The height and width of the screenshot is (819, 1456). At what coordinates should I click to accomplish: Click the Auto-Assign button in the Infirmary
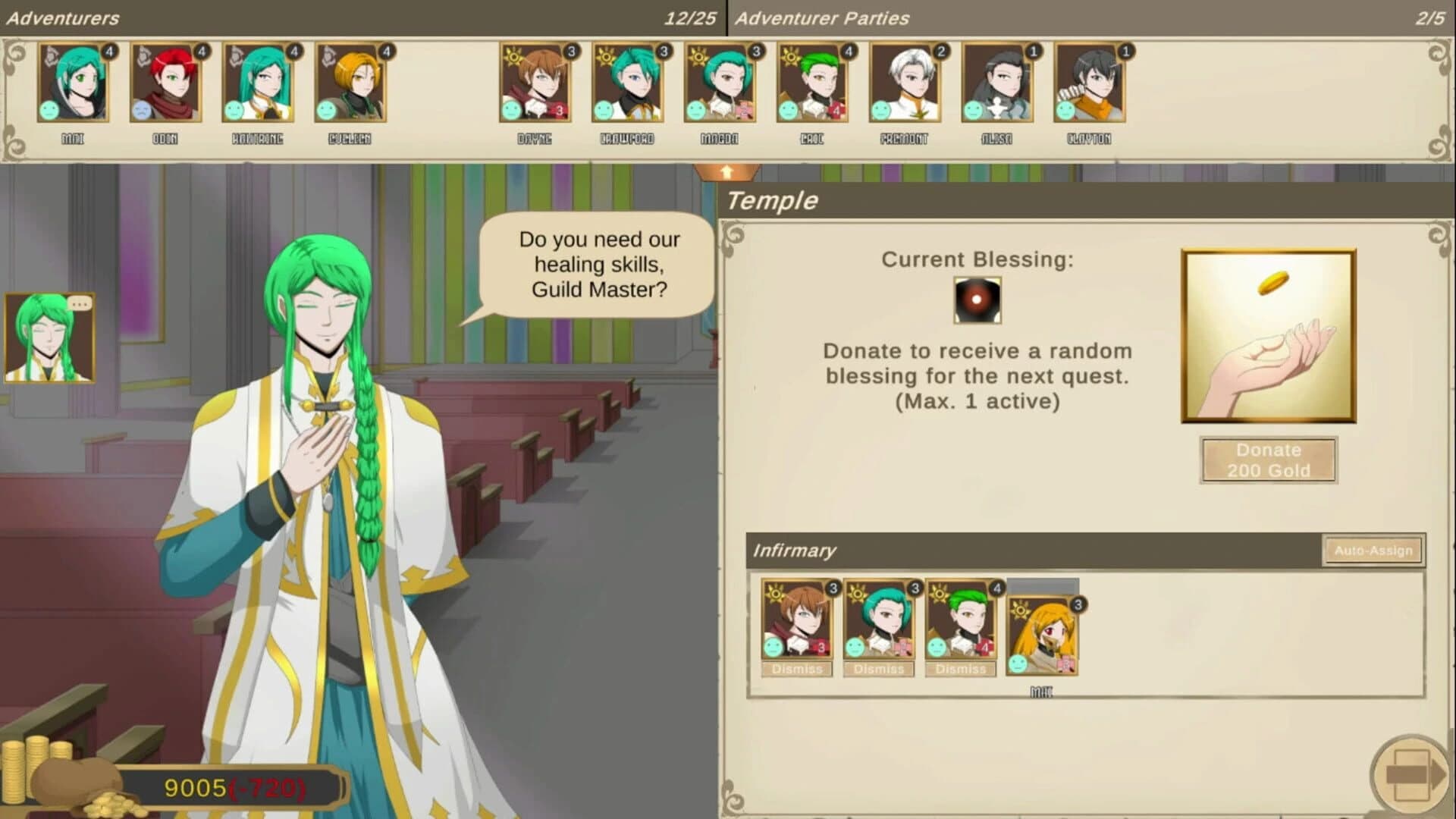pos(1372,551)
